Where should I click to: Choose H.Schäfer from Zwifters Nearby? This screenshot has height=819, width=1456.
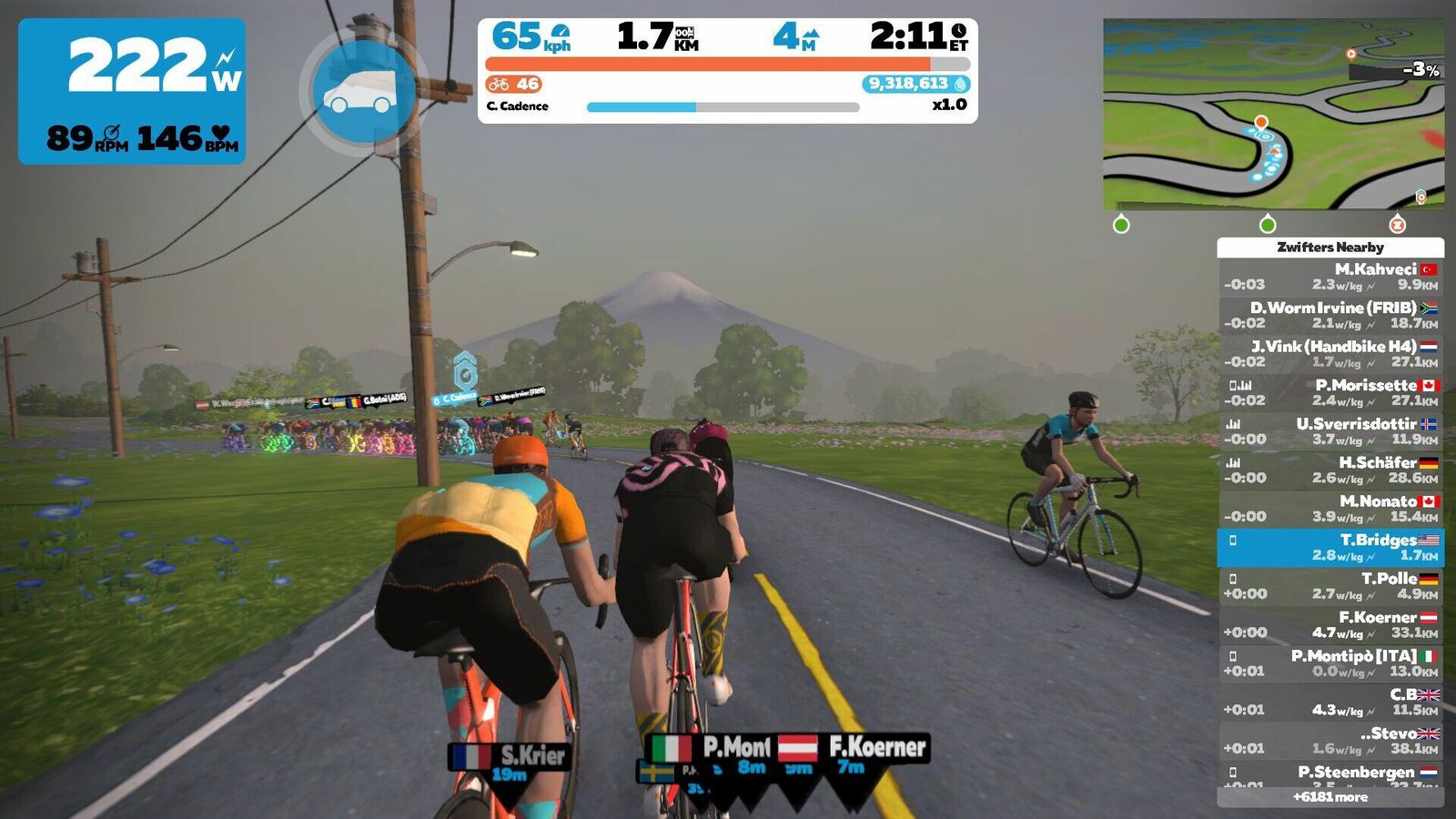point(1330,470)
